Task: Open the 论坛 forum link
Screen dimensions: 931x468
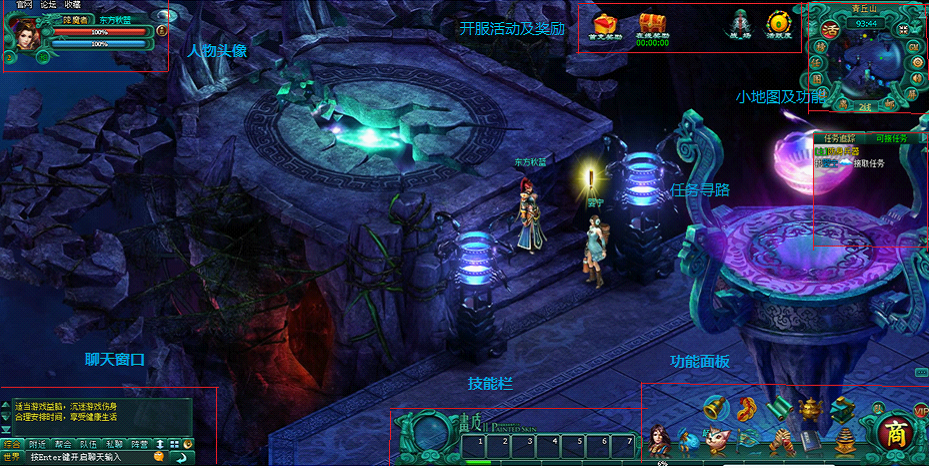Action: tap(48, 5)
